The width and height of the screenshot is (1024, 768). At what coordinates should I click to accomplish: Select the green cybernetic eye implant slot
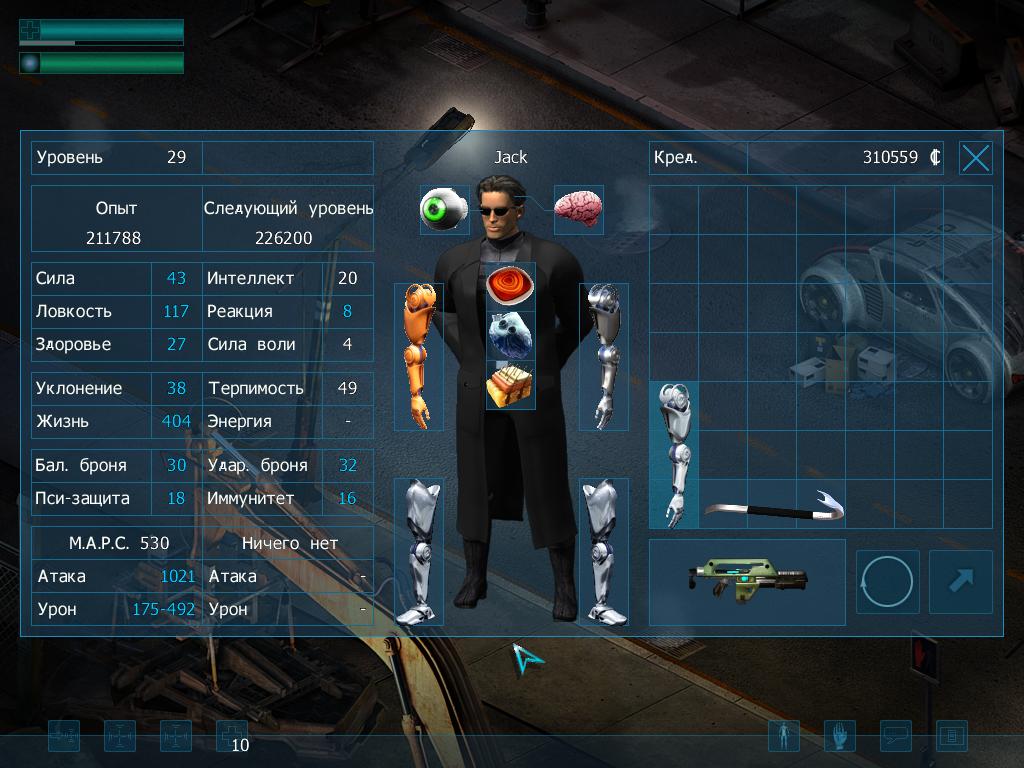(x=443, y=210)
